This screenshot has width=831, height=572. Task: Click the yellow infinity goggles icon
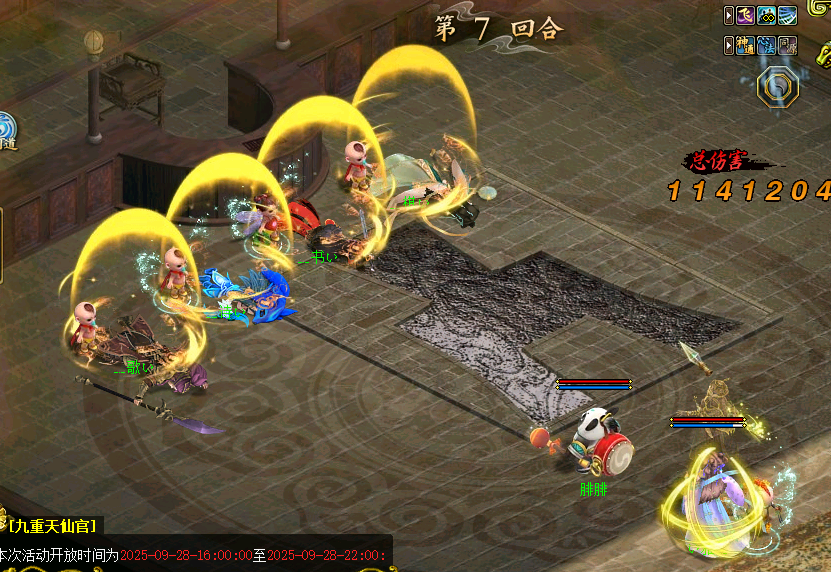click(x=767, y=15)
